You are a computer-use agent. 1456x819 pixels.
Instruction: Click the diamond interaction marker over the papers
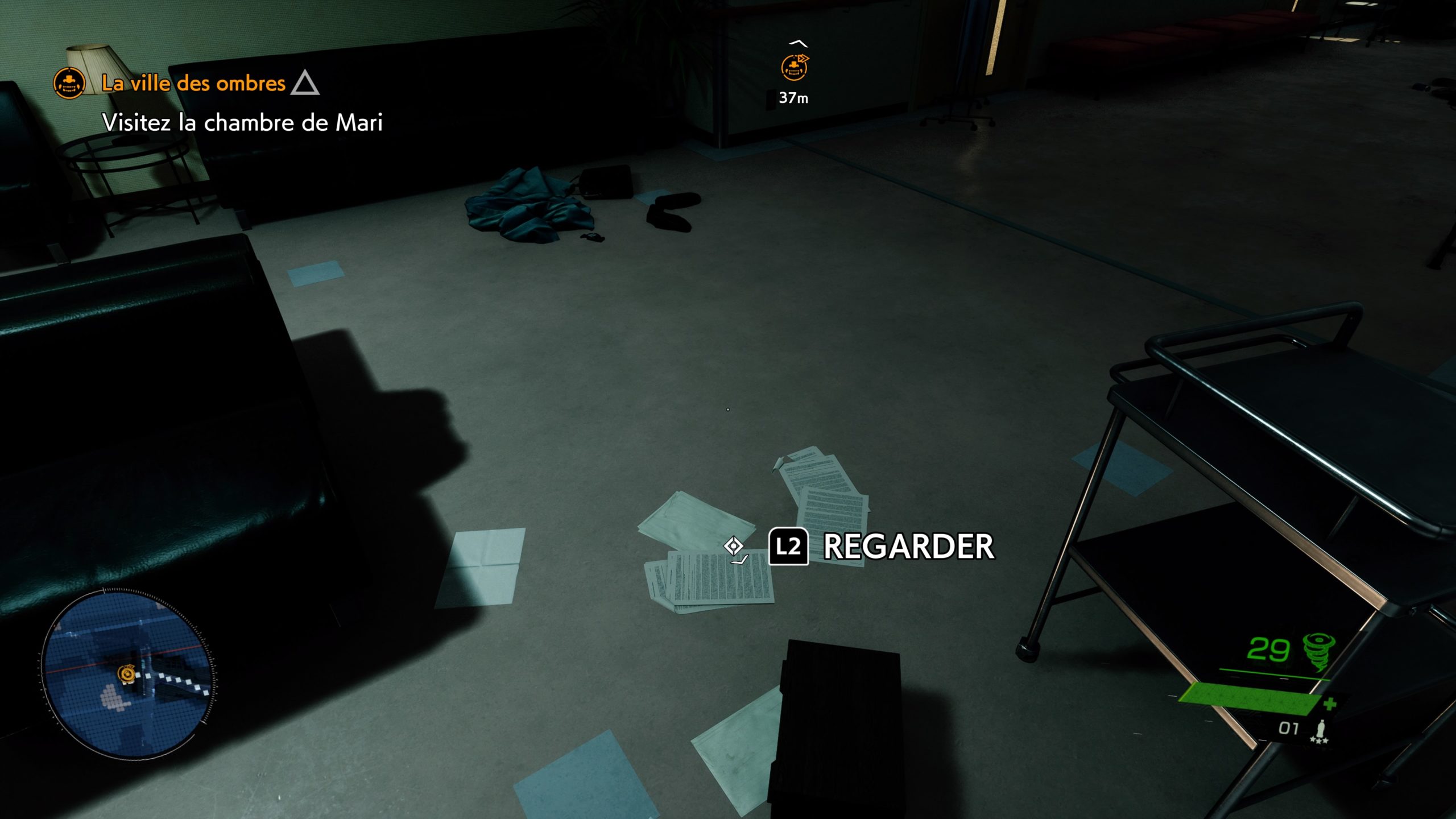click(734, 546)
